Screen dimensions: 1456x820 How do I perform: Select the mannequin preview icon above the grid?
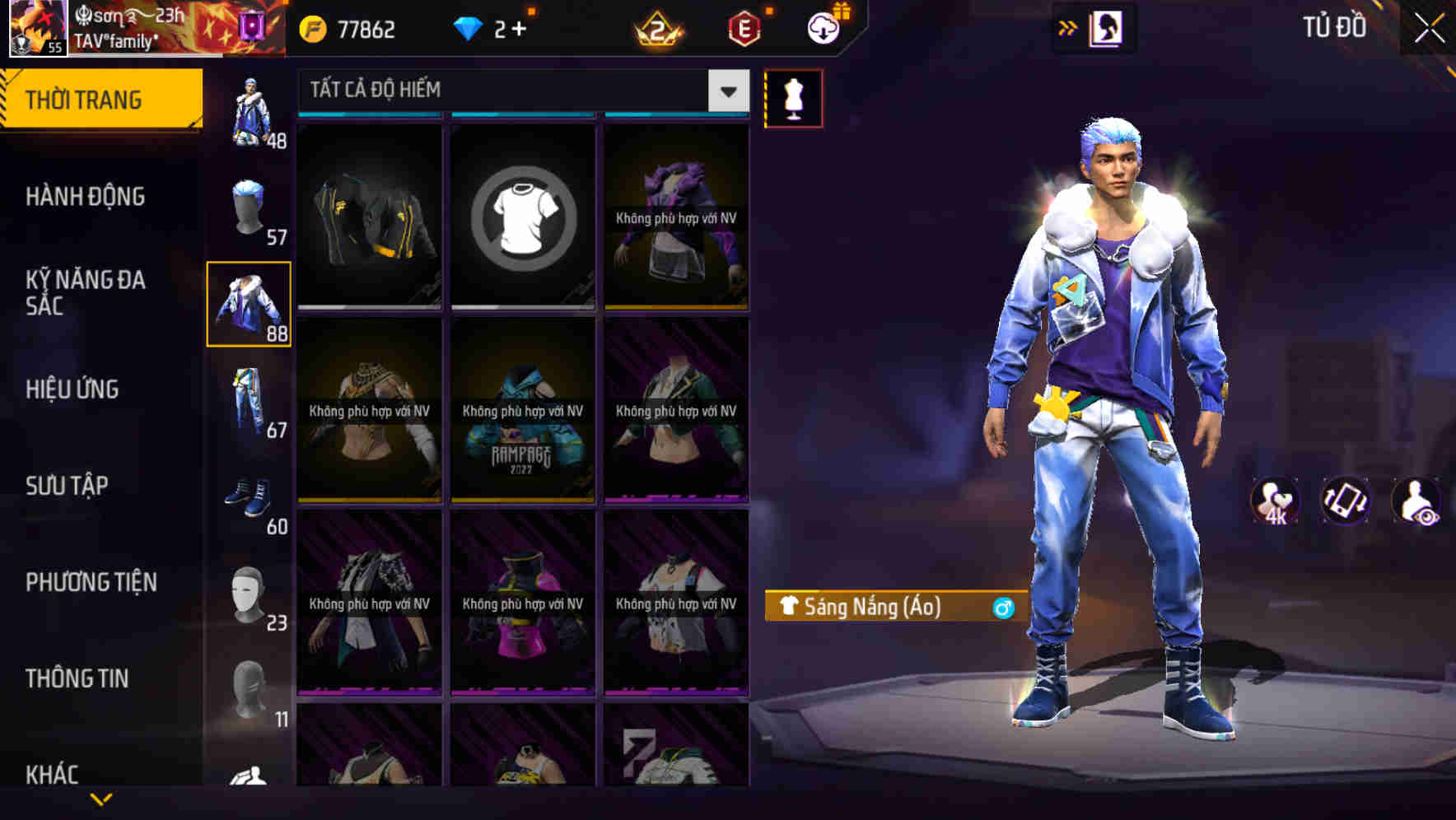(793, 97)
